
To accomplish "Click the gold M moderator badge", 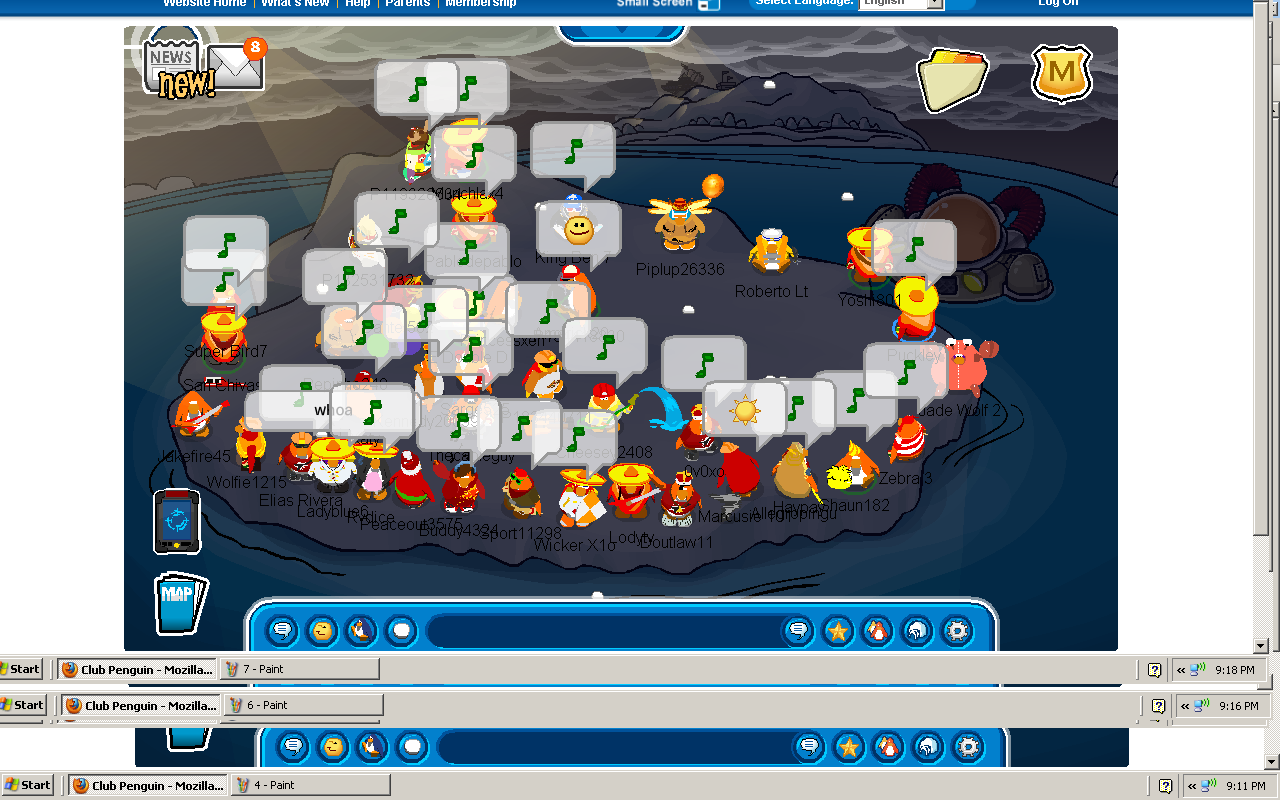I will tap(1061, 73).
